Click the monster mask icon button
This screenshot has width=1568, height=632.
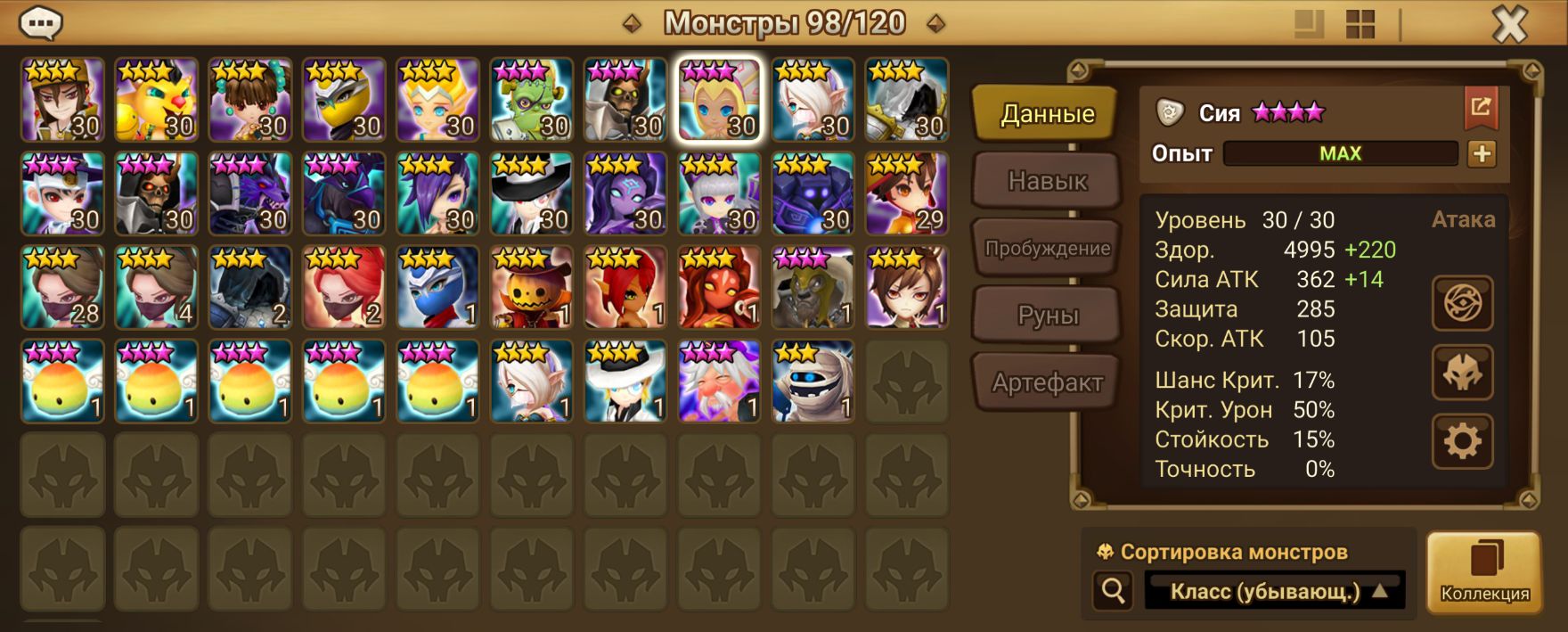click(x=1462, y=373)
